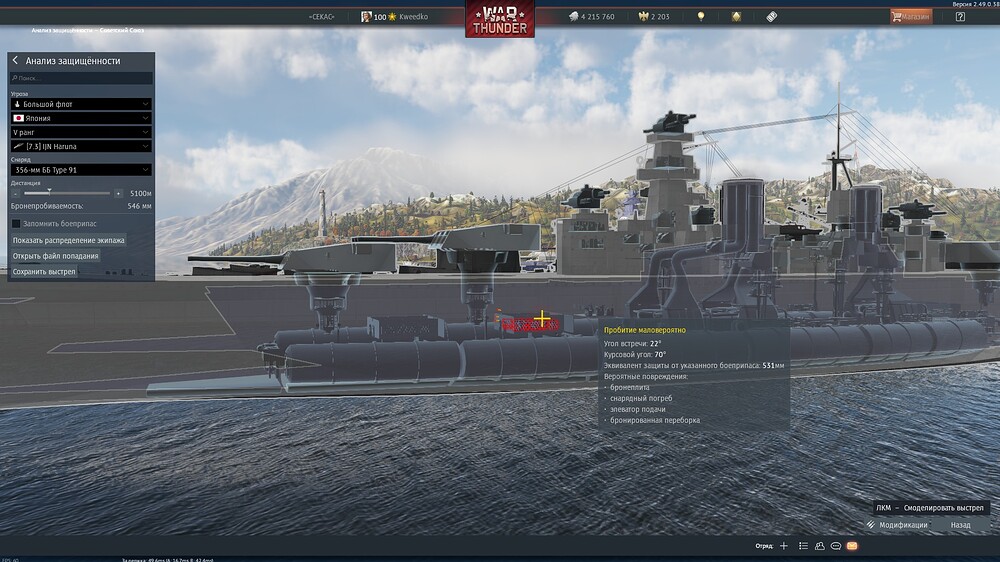This screenshot has width=1000, height=562.
Task: Change the Япония country dropdown
Action: tap(81, 118)
